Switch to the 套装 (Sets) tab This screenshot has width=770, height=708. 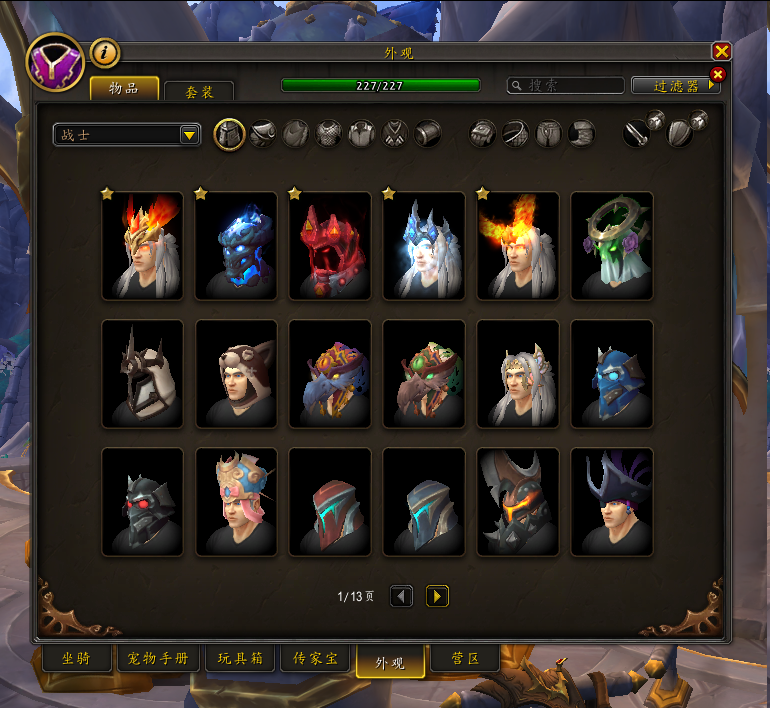tap(199, 91)
